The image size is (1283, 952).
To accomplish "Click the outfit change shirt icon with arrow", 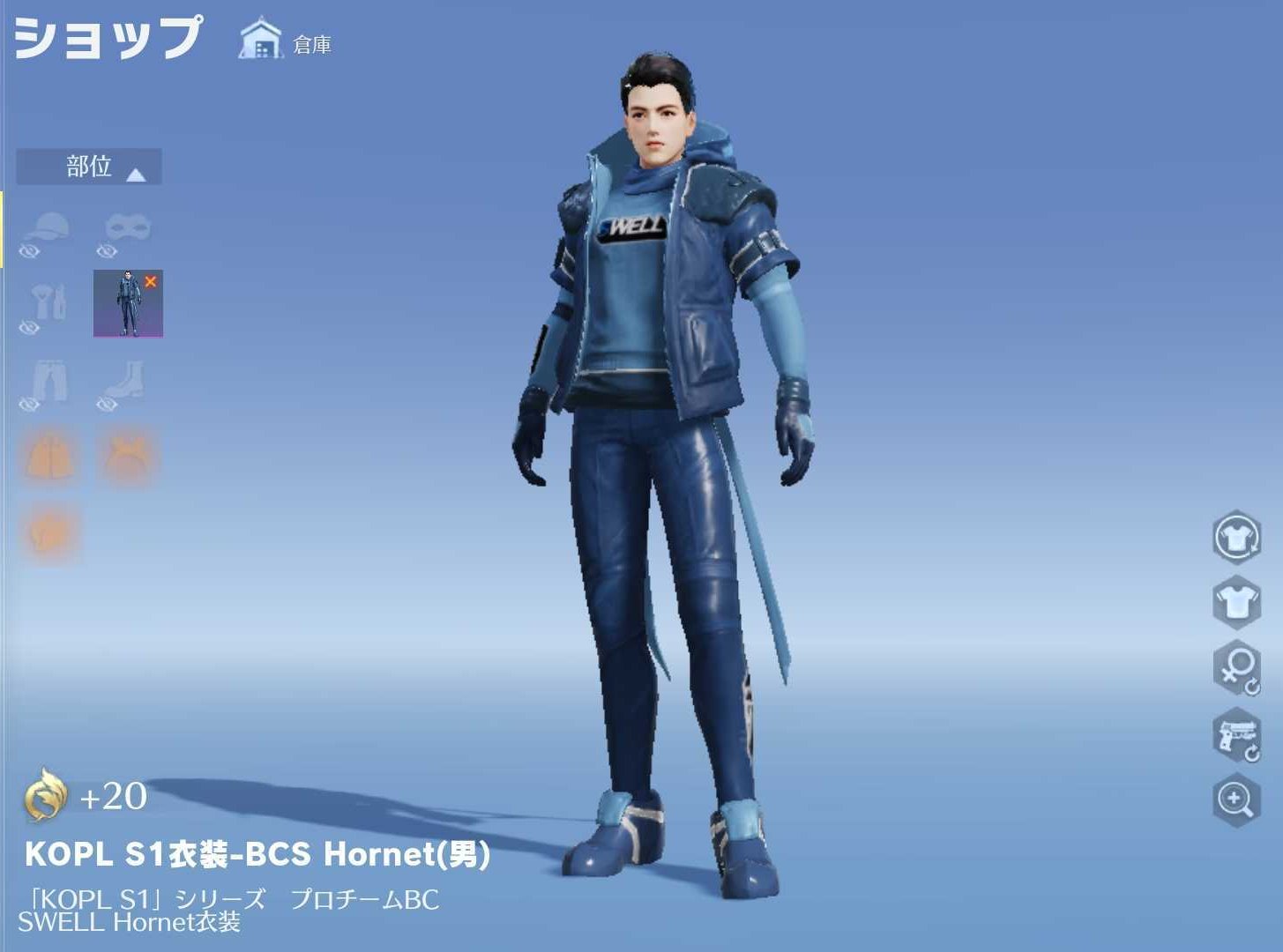I will [1238, 539].
